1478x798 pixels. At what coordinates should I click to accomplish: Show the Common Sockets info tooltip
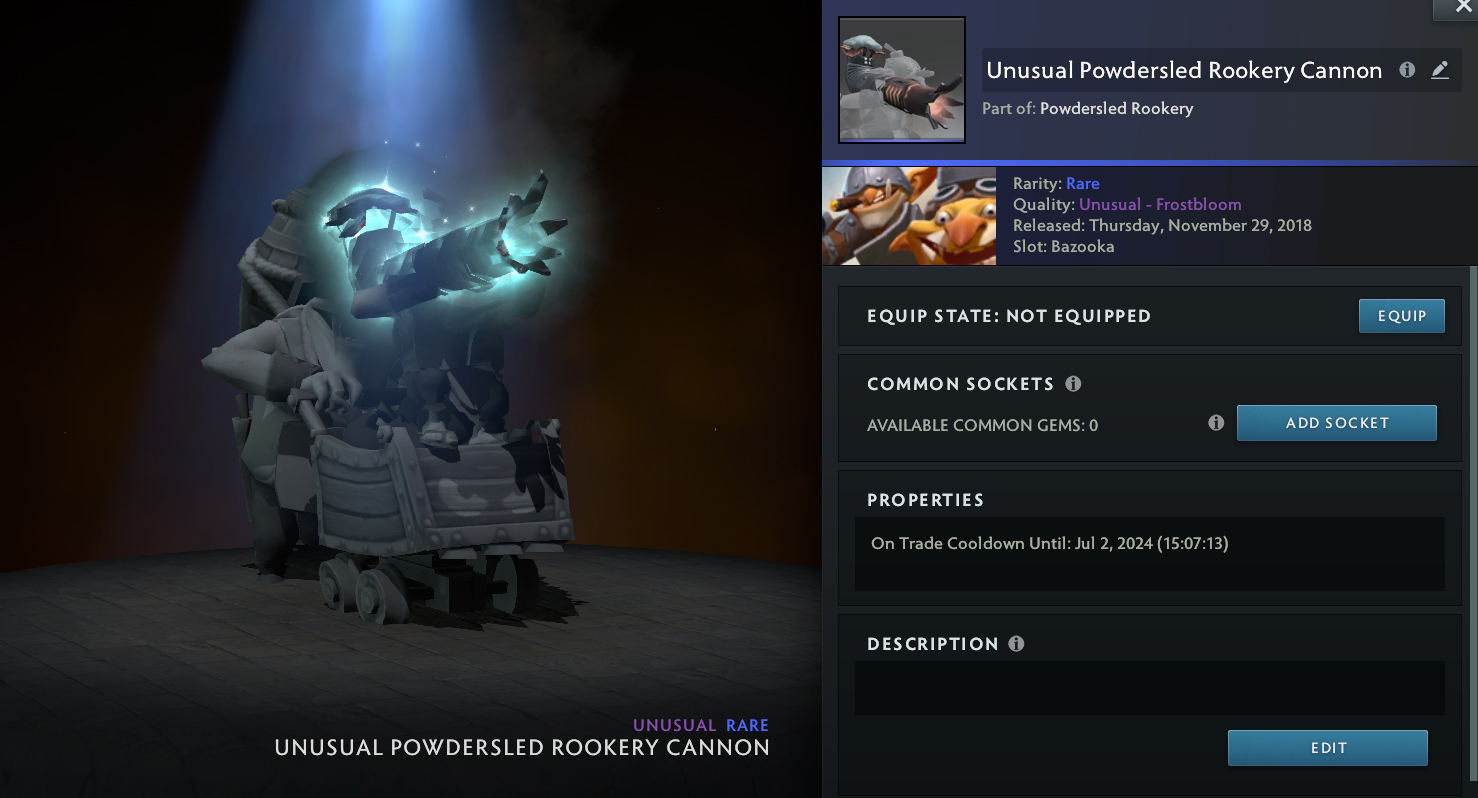pos(1073,384)
